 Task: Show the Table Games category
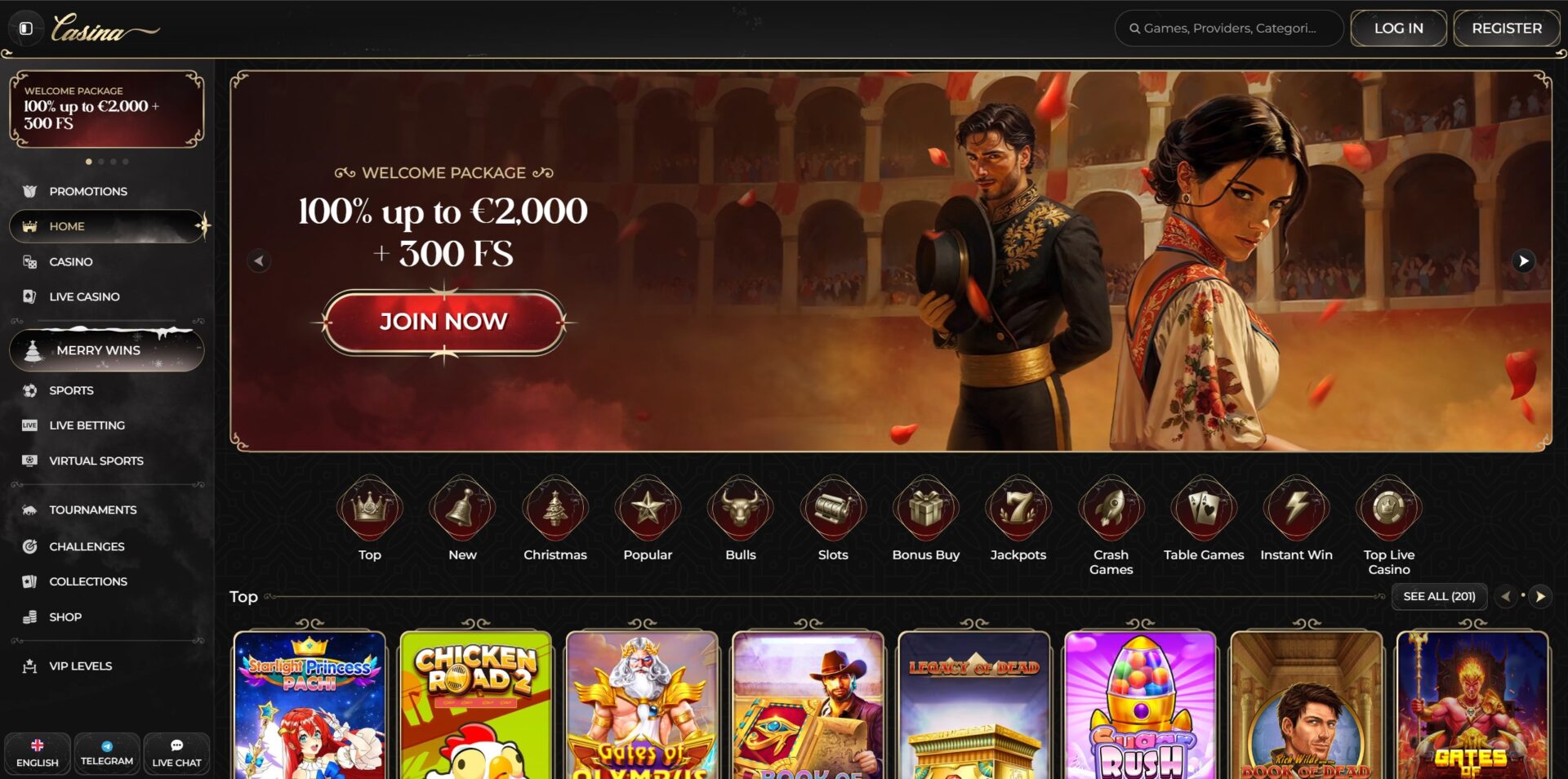tap(1203, 520)
